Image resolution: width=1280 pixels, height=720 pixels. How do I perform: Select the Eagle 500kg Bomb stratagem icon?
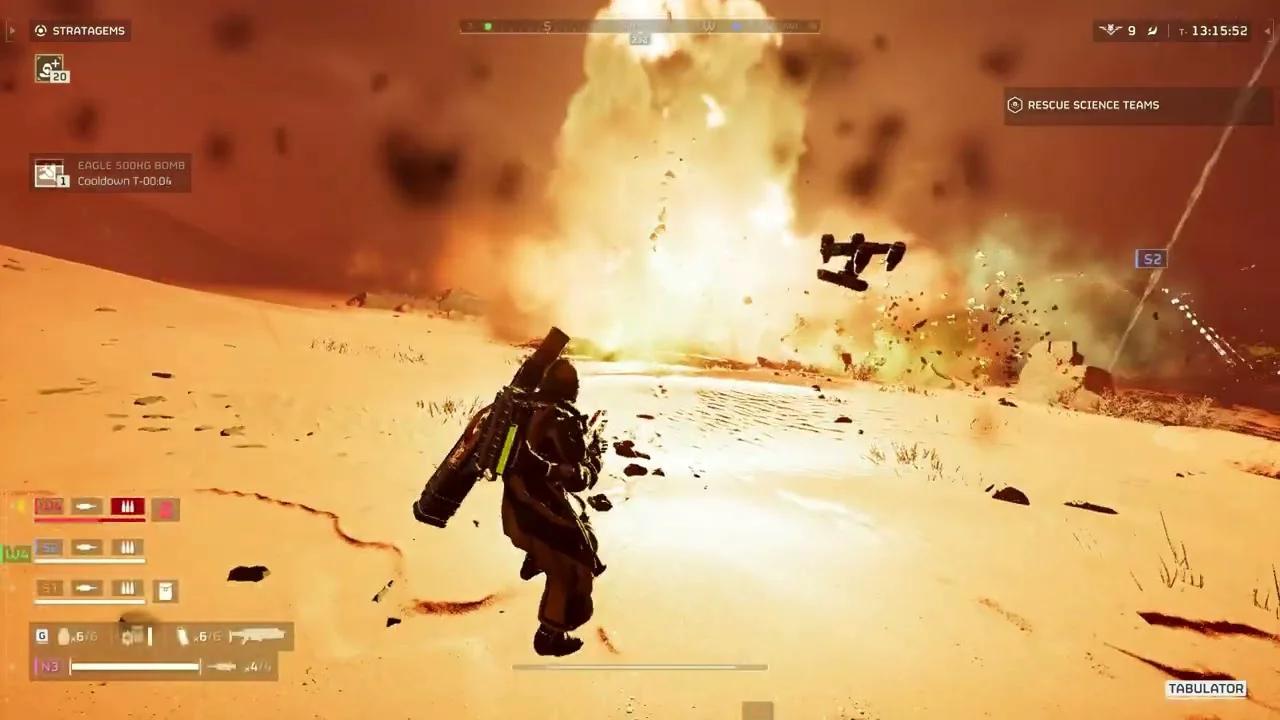[50, 172]
